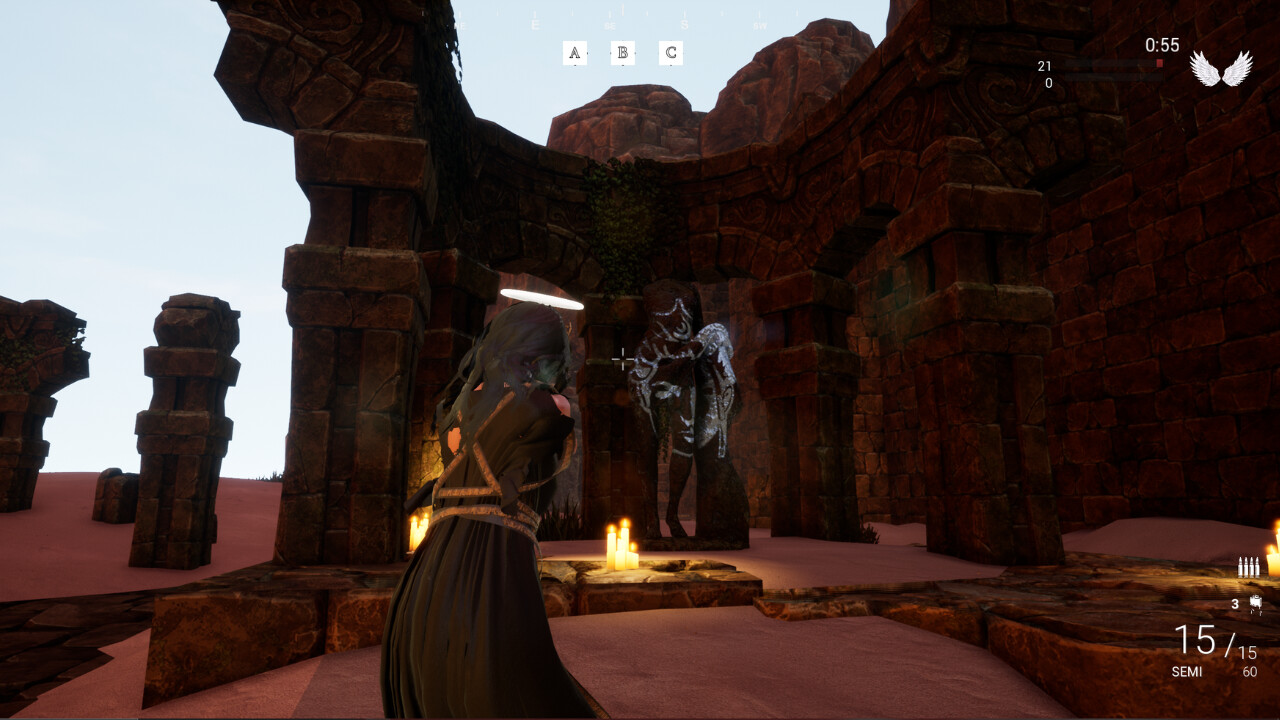
Task: Click the team score showing 21
Action: (1043, 66)
